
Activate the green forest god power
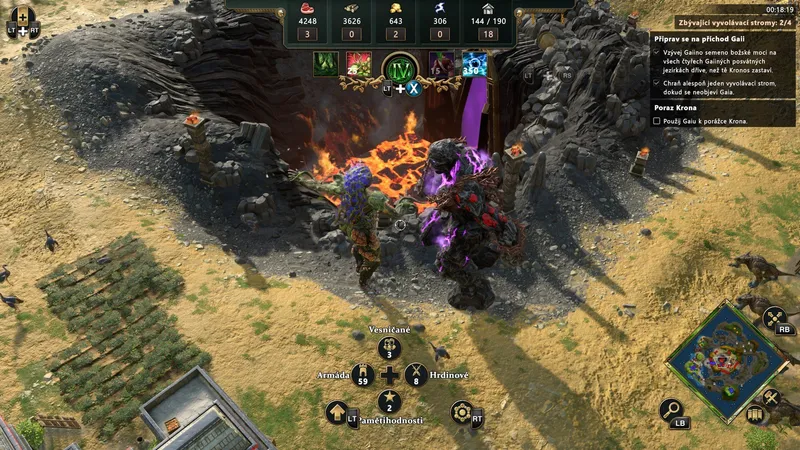(325, 64)
